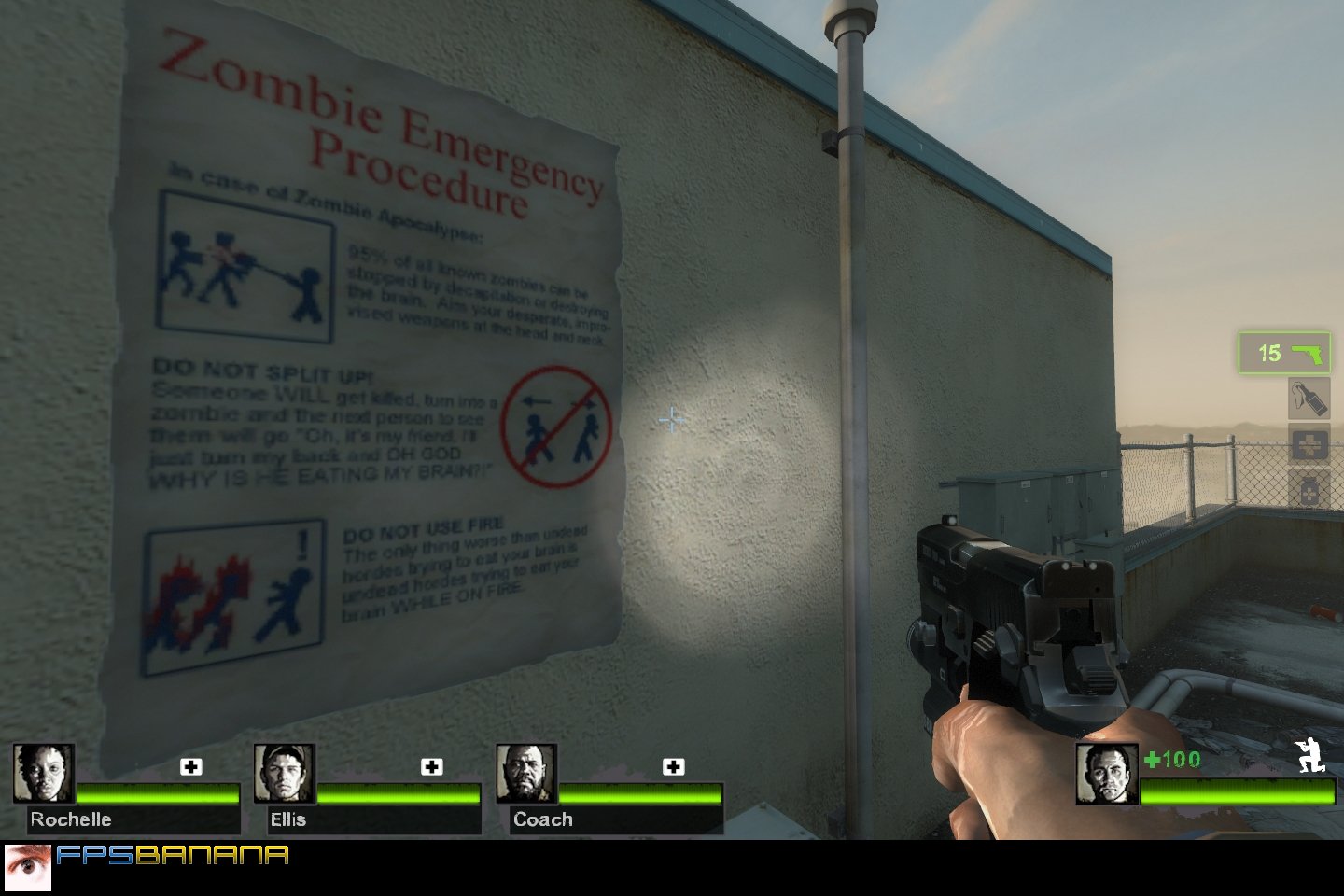Click the plus health icon beside Coach
Viewport: 1344px width, 896px height.
pos(671,767)
